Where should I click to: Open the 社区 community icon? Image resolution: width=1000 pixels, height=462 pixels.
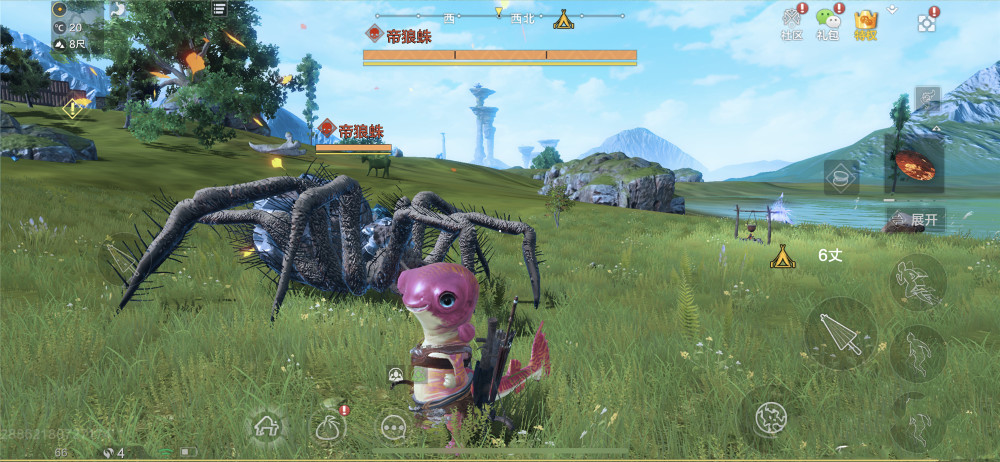coord(792,22)
